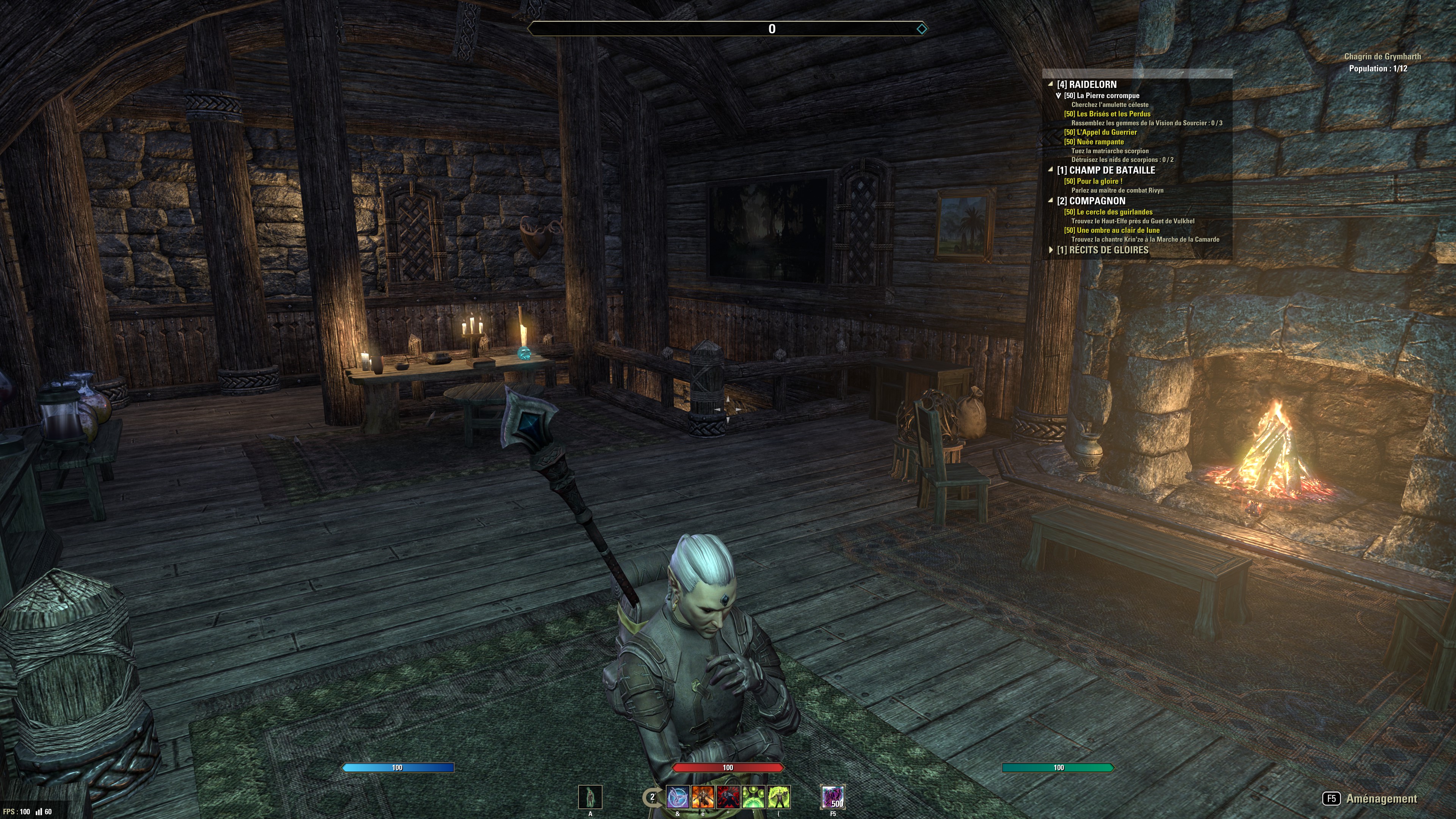Activate the green glowing orbs ability

click(753, 797)
